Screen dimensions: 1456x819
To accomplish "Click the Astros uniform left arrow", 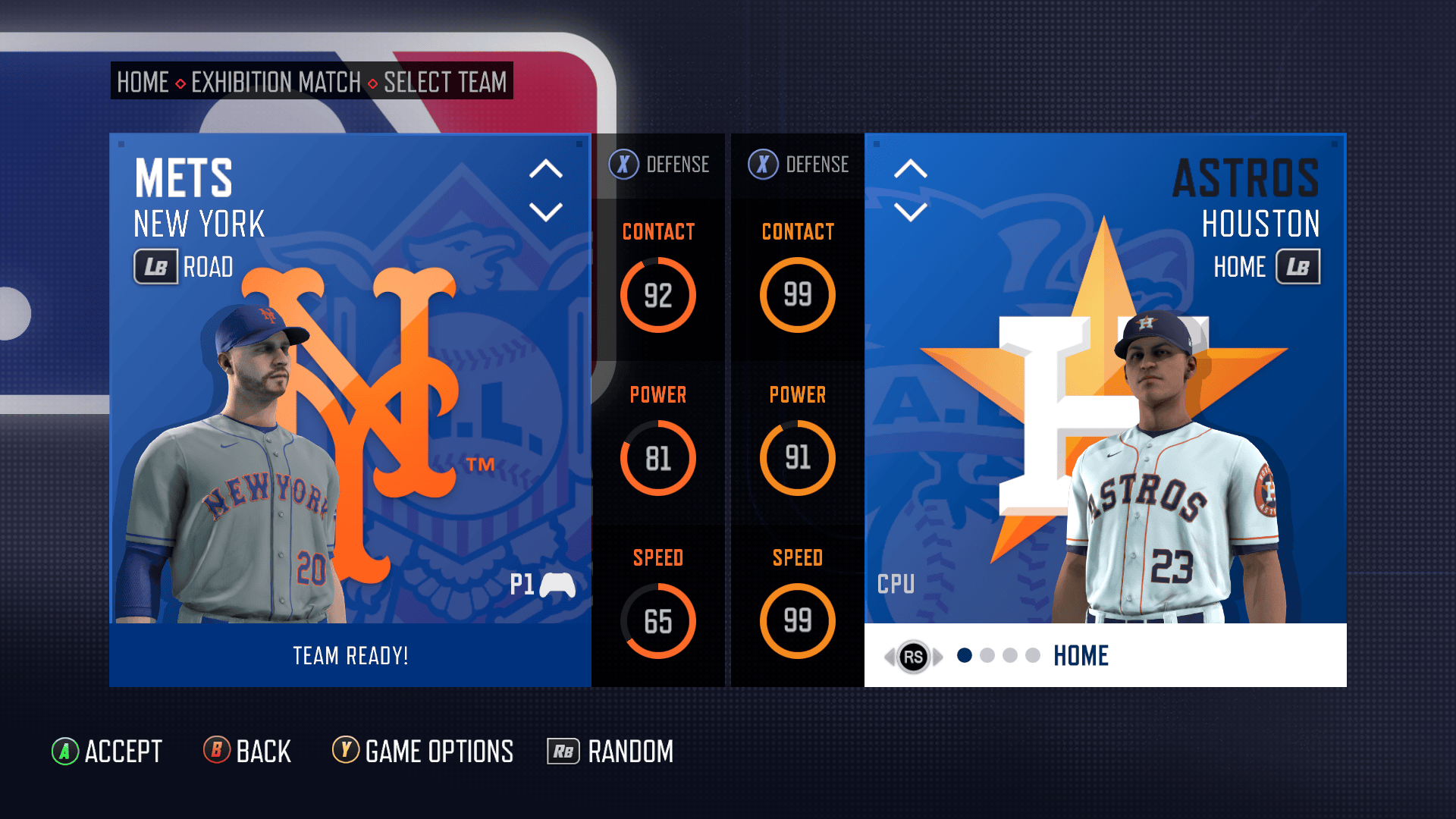I will point(889,657).
